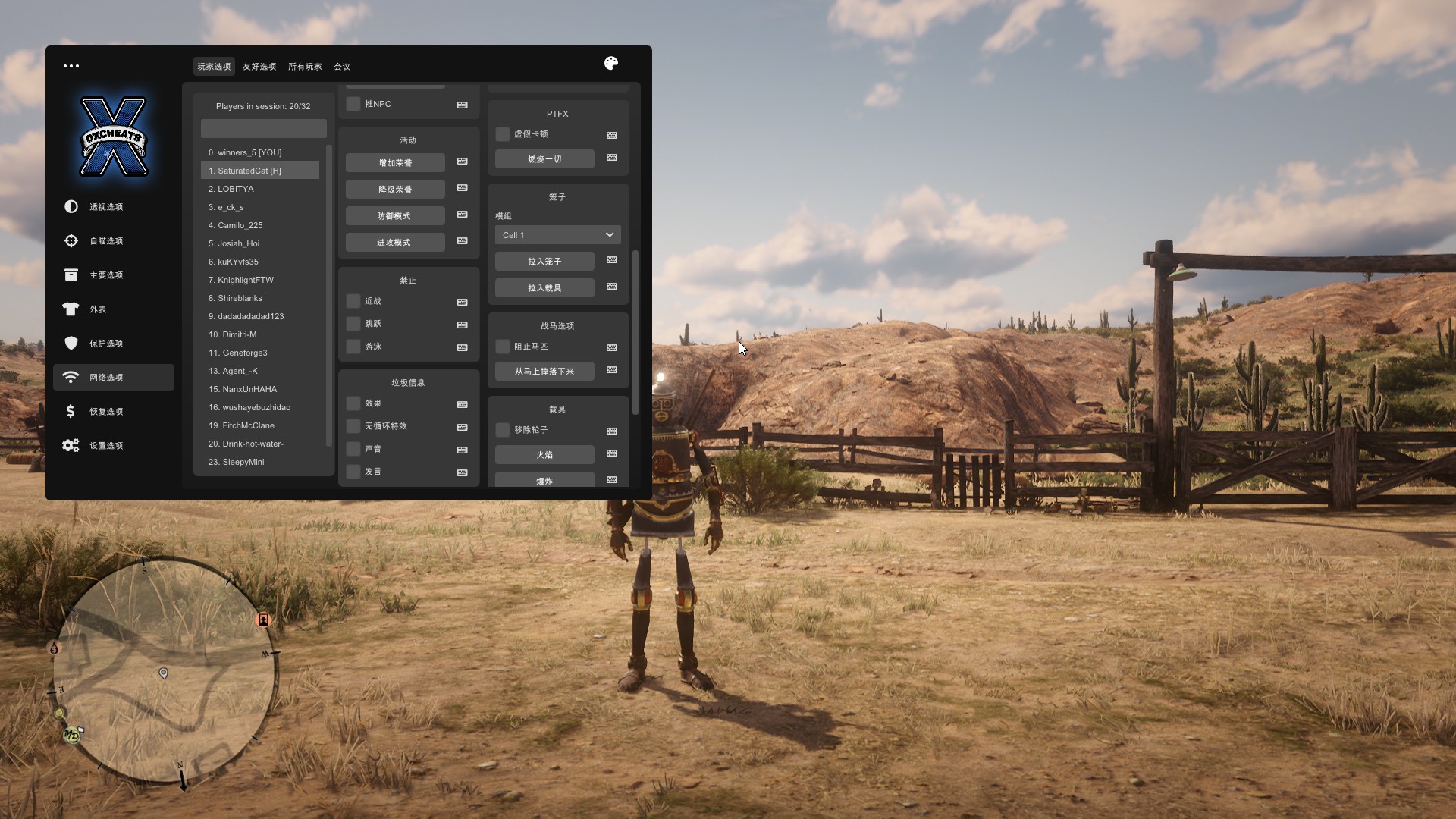The width and height of the screenshot is (1456, 819).
Task: Open the three-dot menu at top left
Action: tap(71, 66)
